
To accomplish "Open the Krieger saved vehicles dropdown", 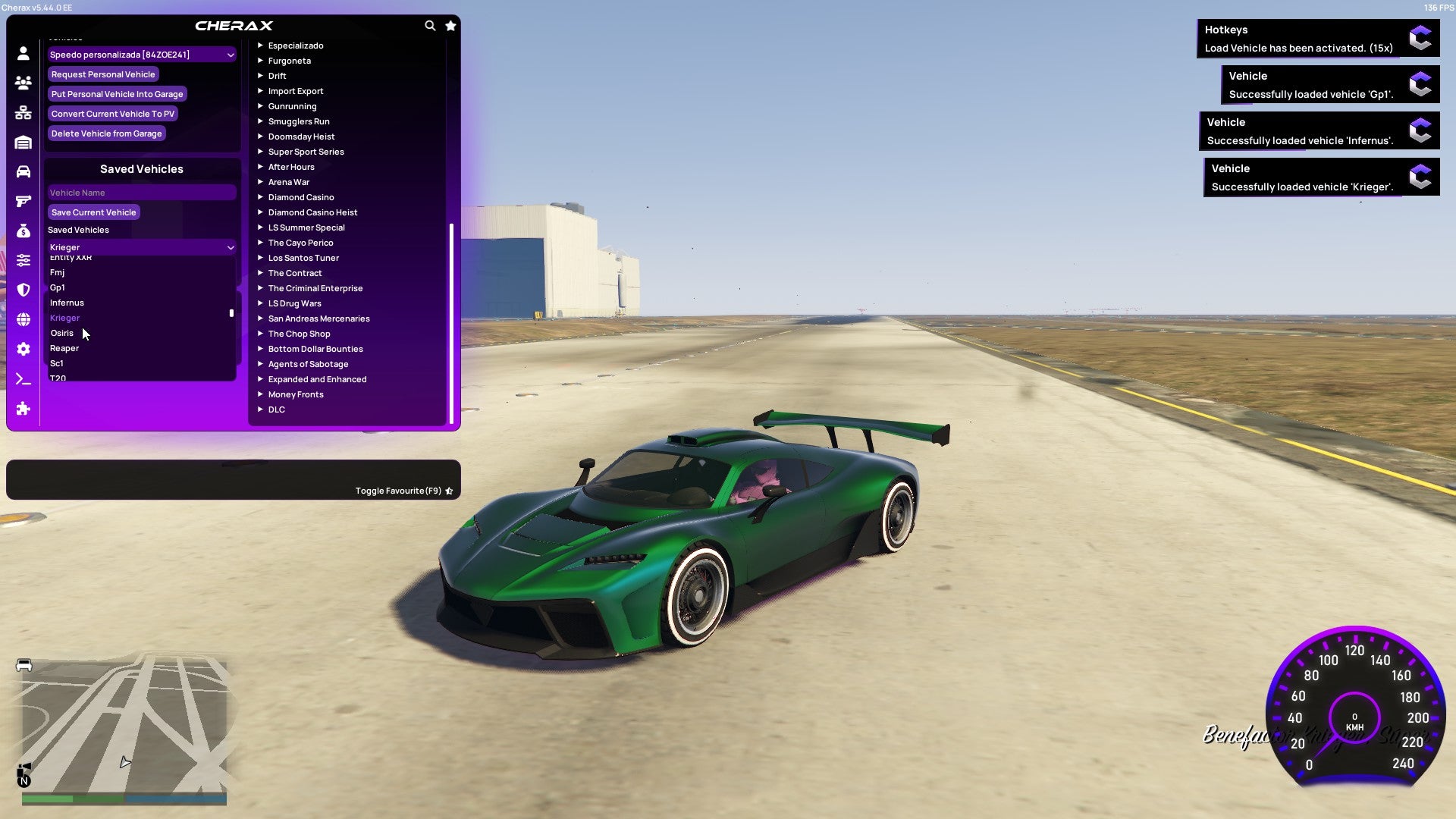I will [141, 247].
